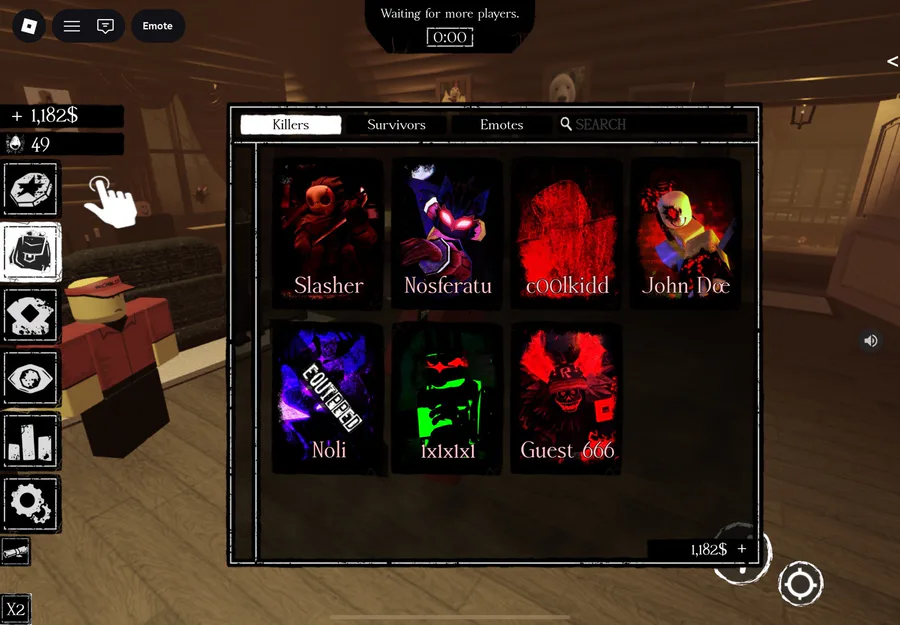This screenshot has height=625, width=900.
Task: Select the Killers tab
Action: click(291, 125)
